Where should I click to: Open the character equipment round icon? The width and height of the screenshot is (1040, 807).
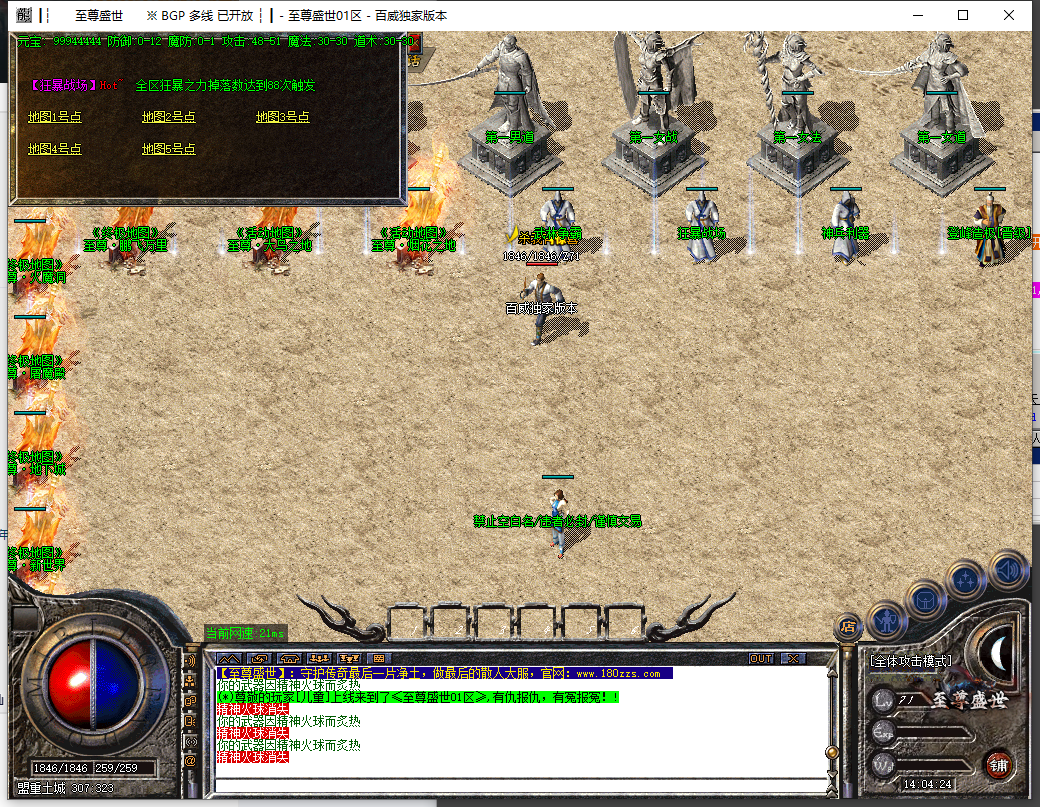pyautogui.click(x=887, y=621)
